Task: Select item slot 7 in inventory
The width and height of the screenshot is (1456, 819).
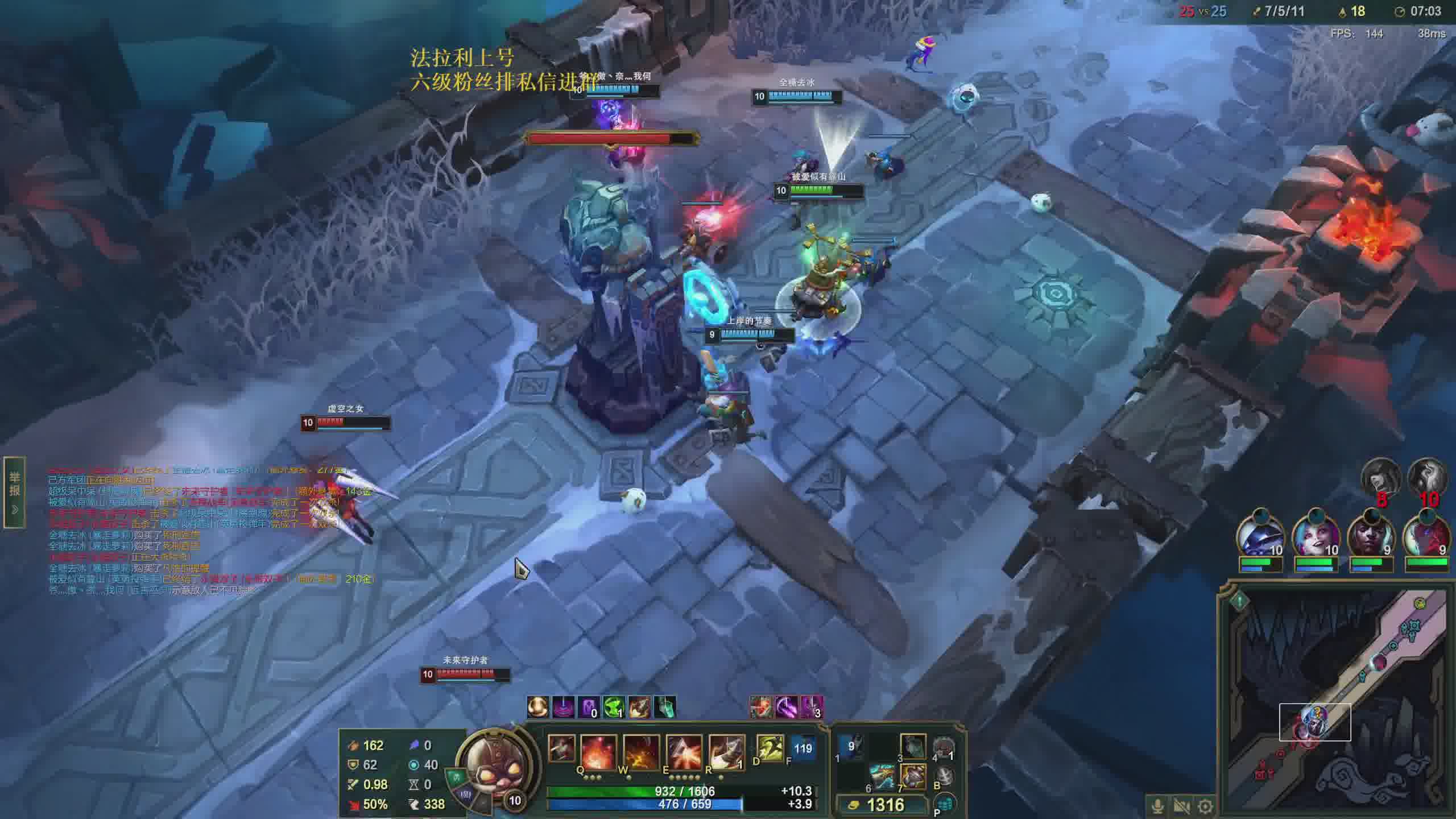Action: point(913,777)
